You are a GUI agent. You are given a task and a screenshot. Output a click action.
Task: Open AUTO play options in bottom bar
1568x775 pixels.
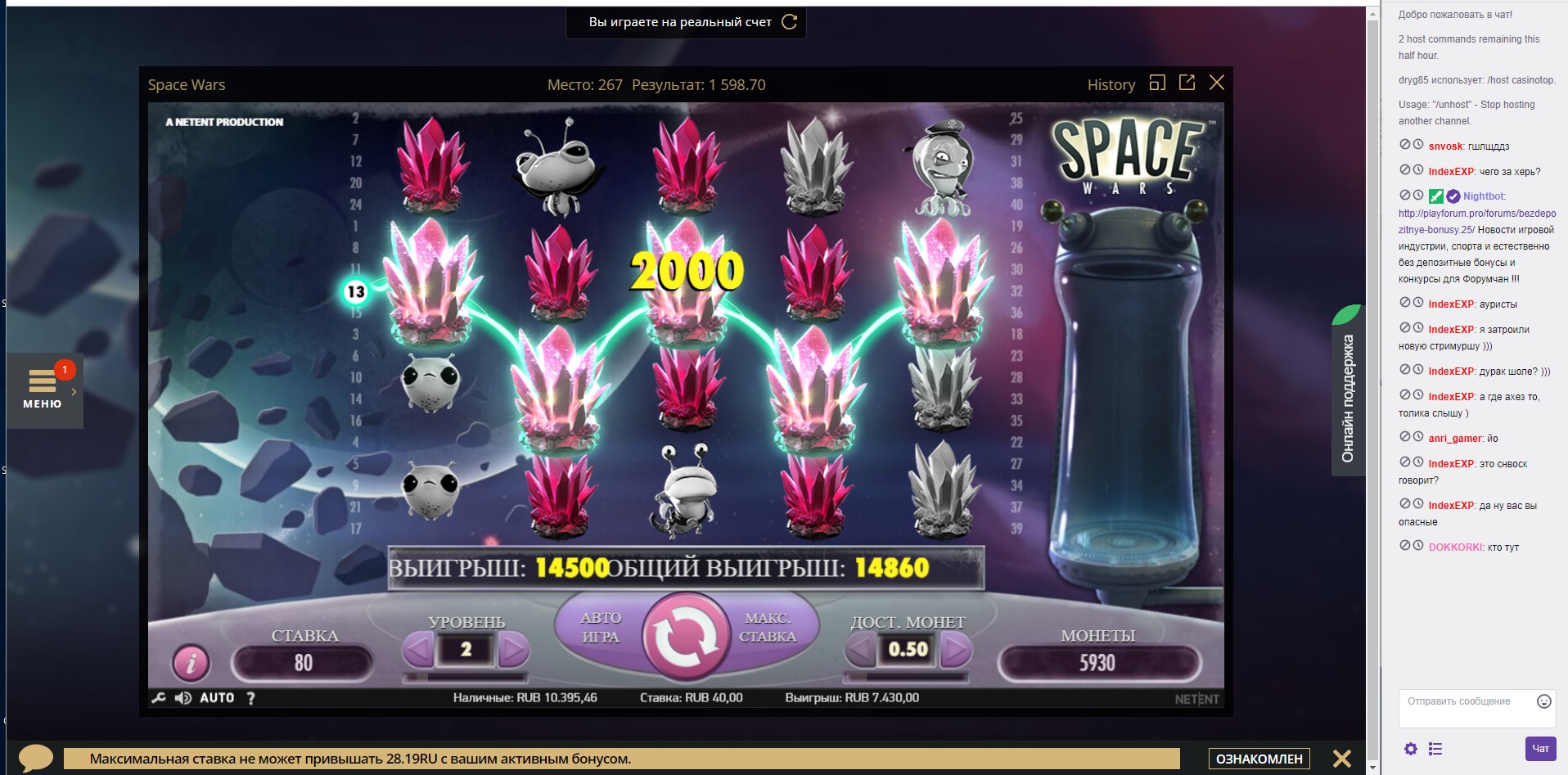[x=217, y=698]
